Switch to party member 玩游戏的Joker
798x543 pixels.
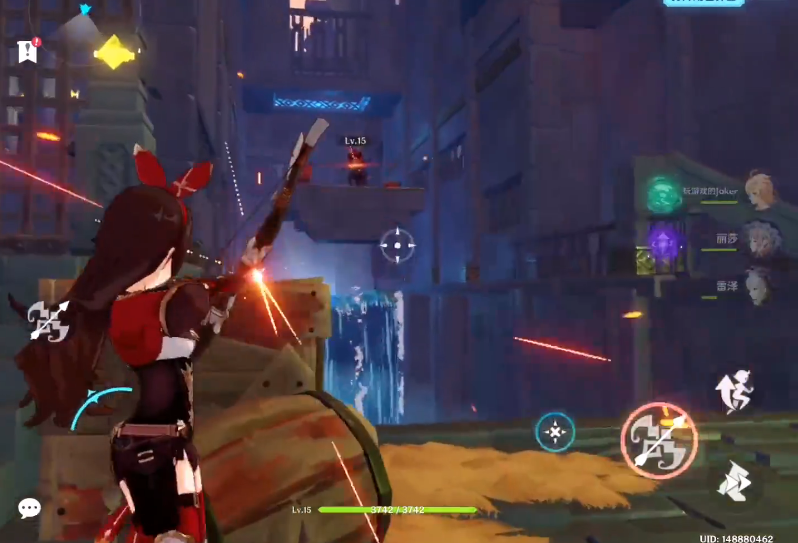click(x=760, y=191)
